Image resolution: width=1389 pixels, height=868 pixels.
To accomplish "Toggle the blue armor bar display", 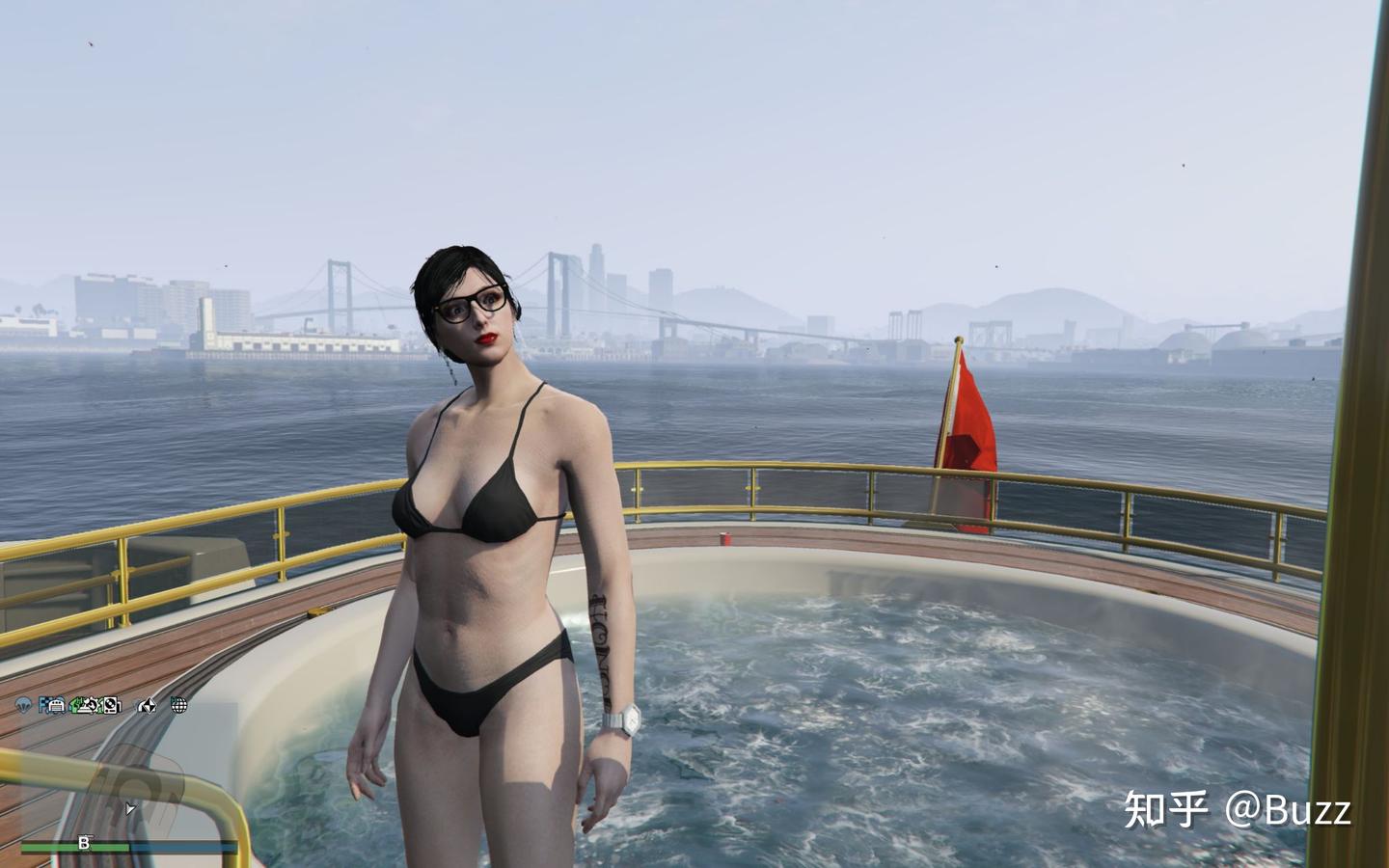I will tap(174, 846).
